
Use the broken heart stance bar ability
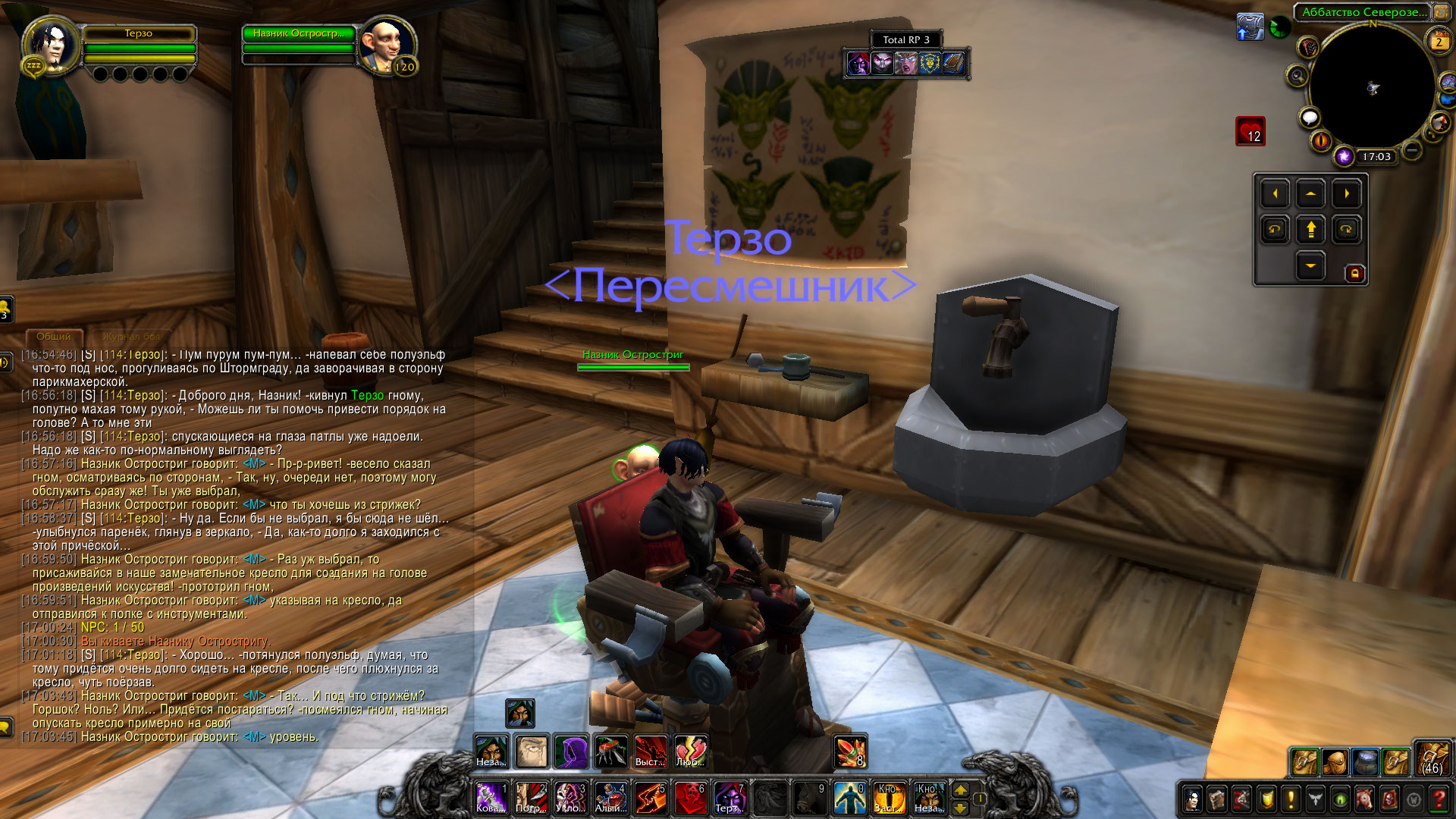coord(689,752)
